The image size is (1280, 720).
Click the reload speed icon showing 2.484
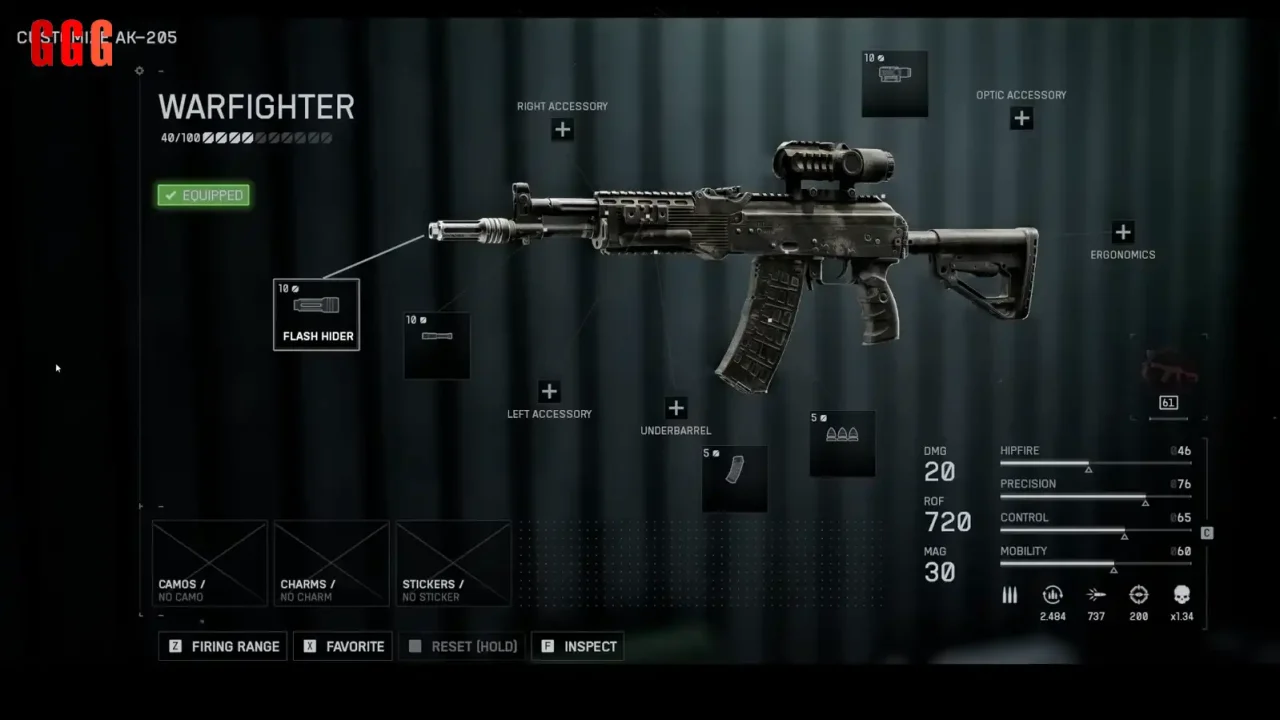1052,594
